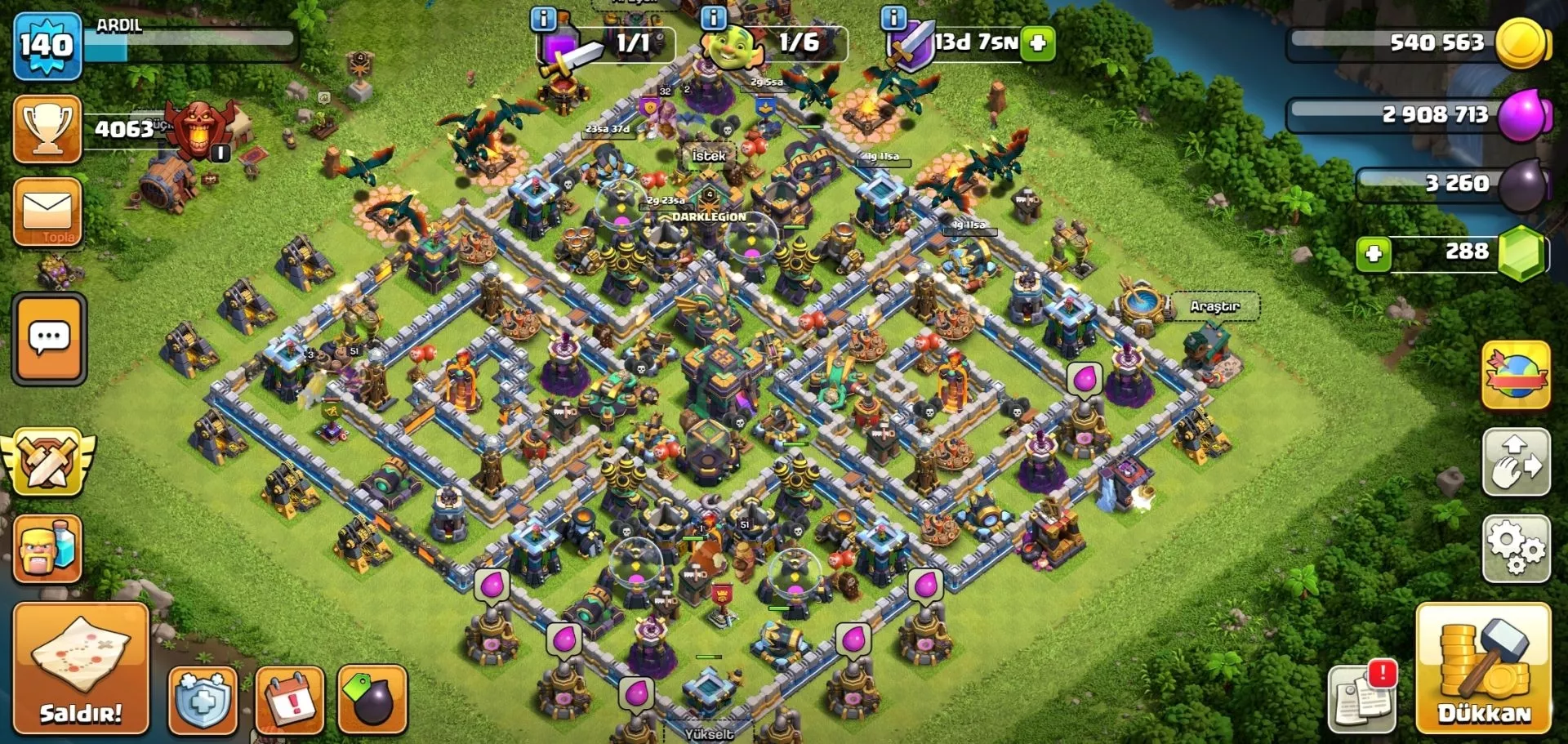
Task: Activate the shield icon button
Action: [x=203, y=699]
